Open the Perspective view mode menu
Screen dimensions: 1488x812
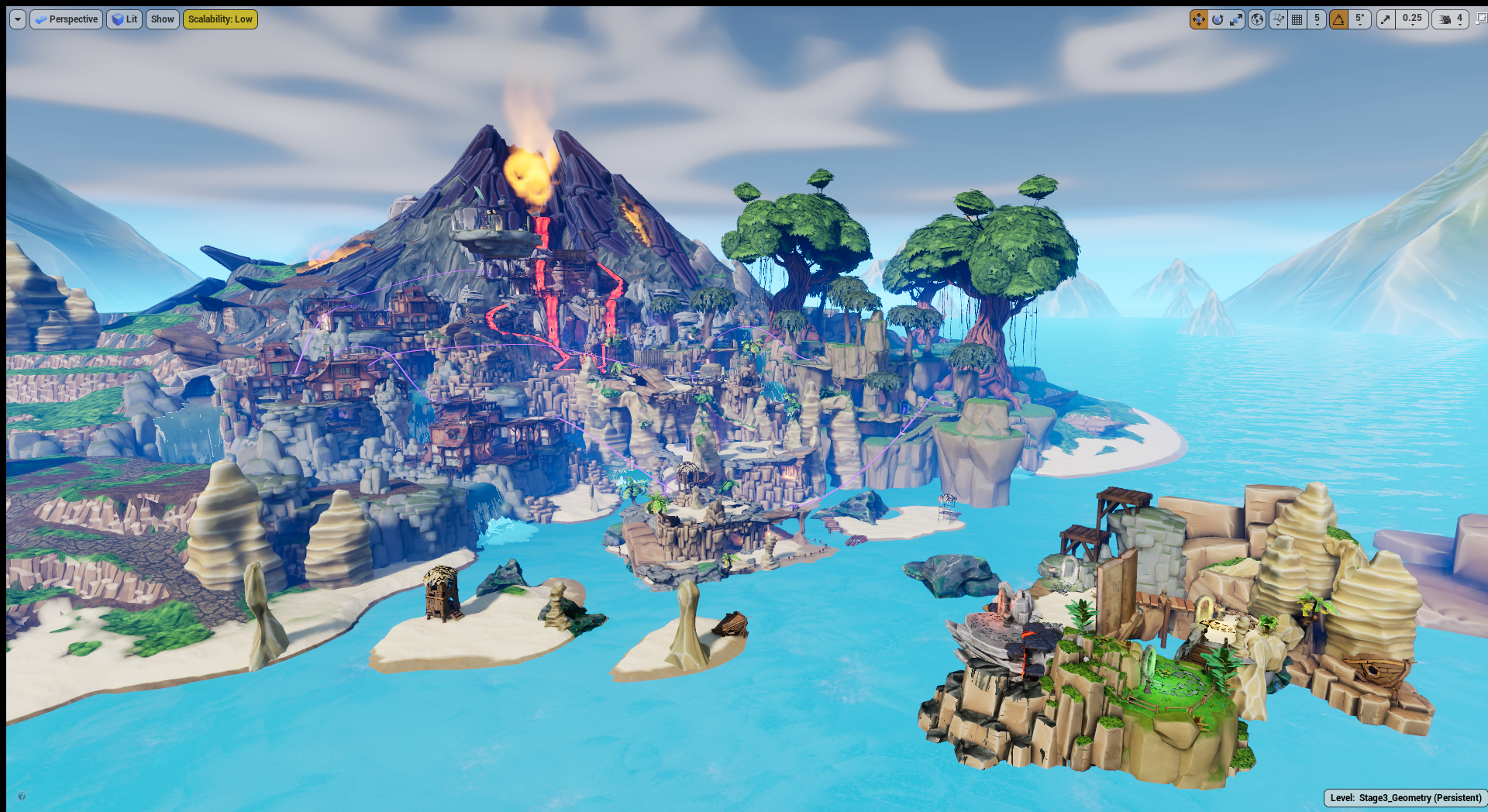click(x=66, y=19)
